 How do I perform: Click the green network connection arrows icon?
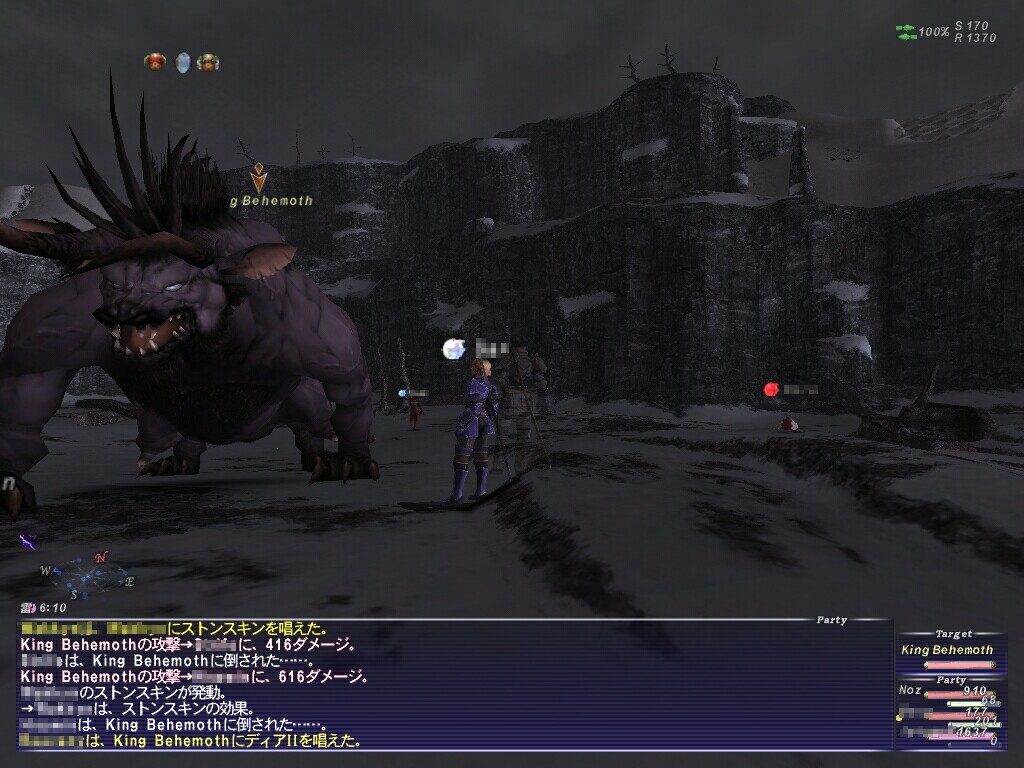(x=906, y=32)
